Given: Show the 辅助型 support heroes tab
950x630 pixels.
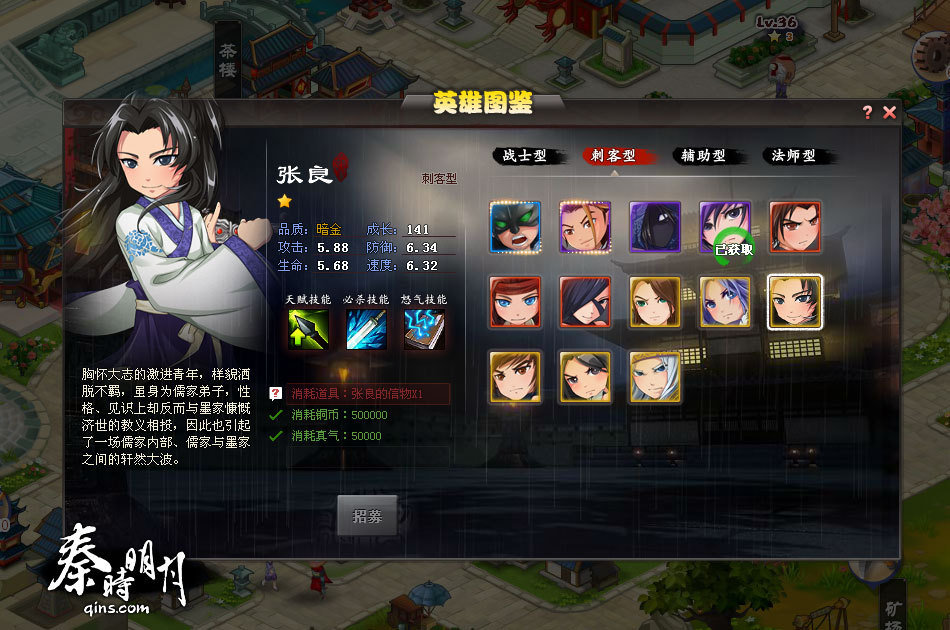Looking at the screenshot, I should (x=703, y=156).
